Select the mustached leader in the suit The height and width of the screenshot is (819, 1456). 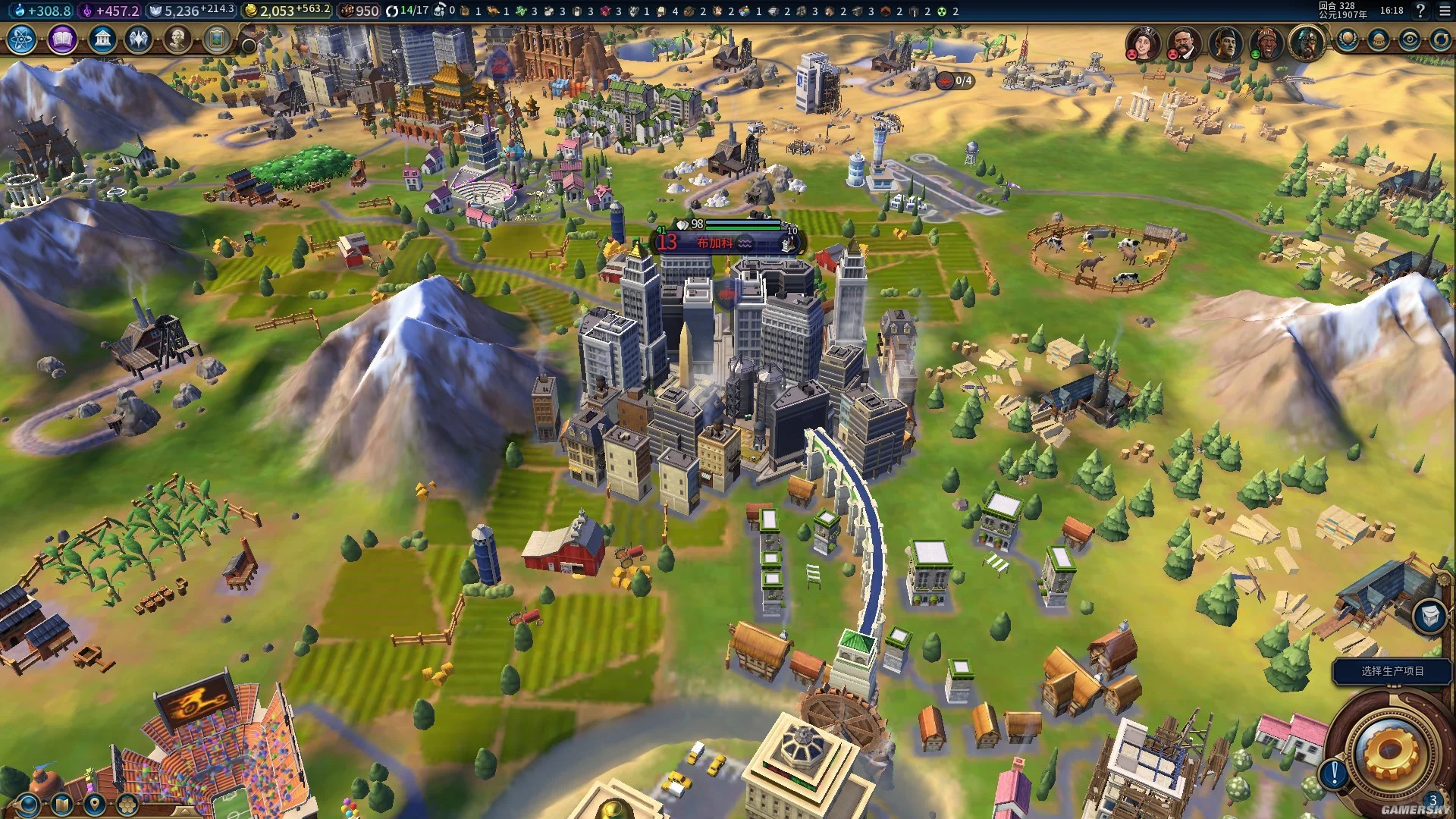(x=1183, y=42)
